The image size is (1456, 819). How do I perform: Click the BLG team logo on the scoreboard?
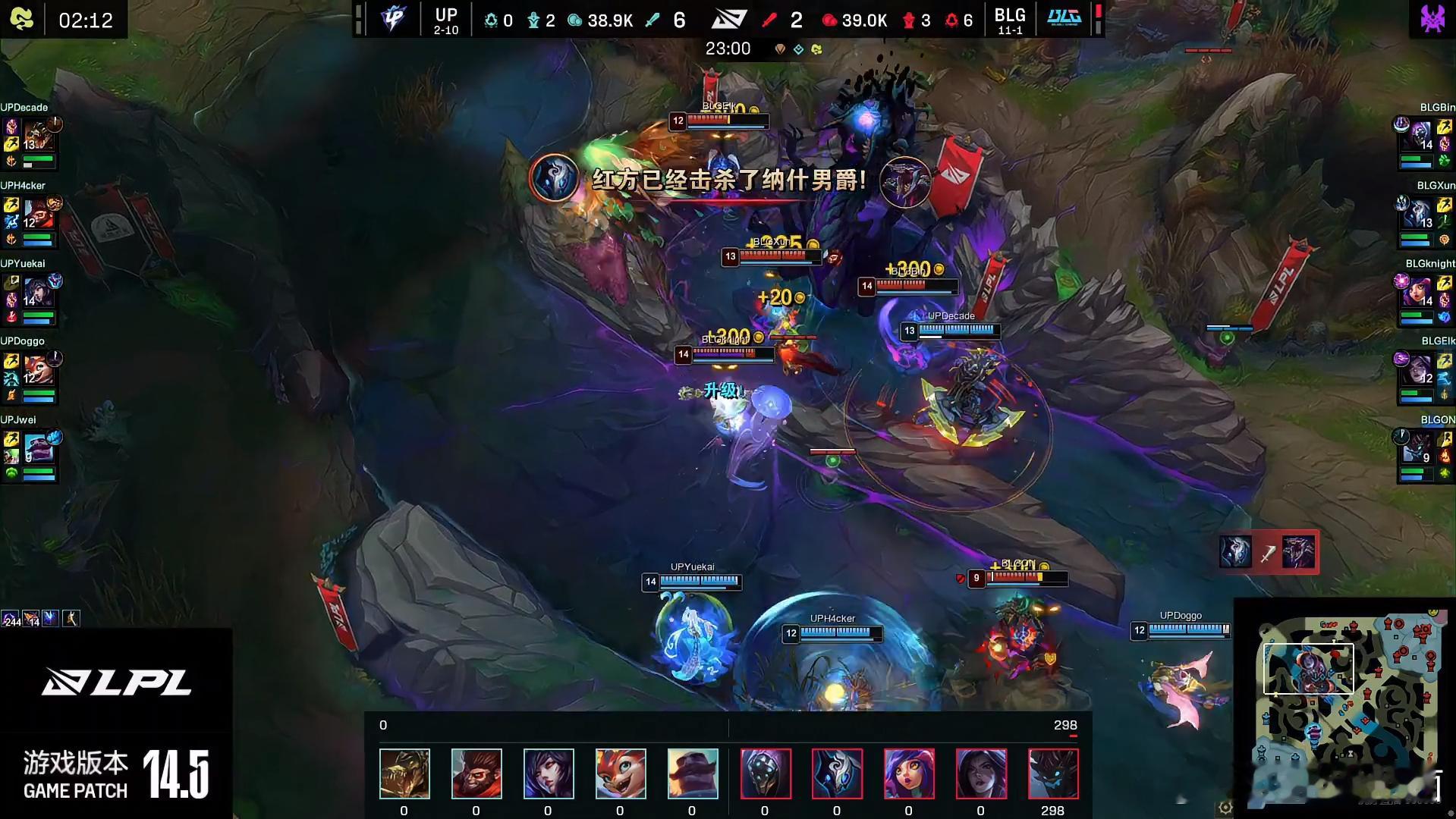coord(1064,18)
